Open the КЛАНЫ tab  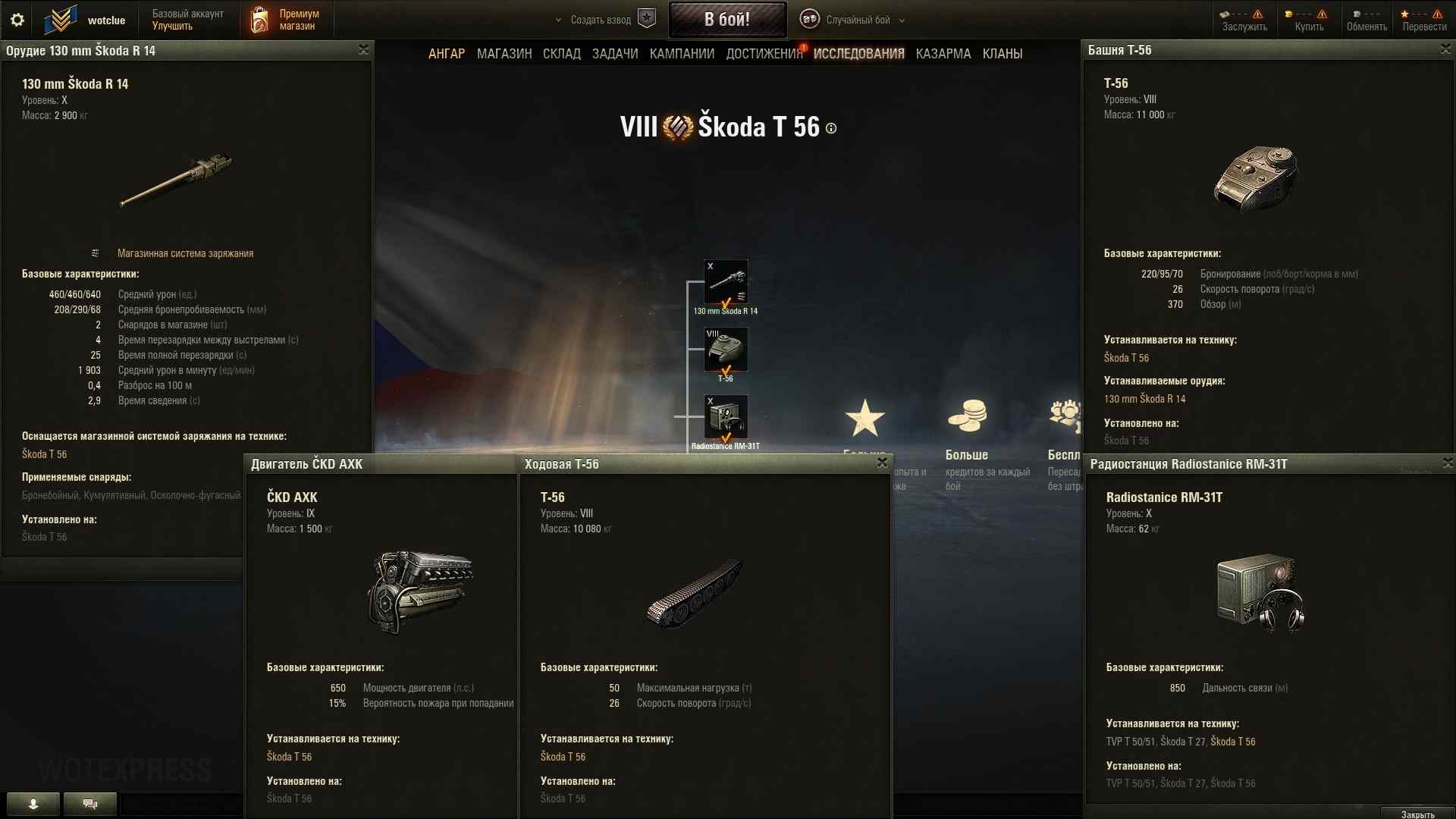click(1002, 54)
